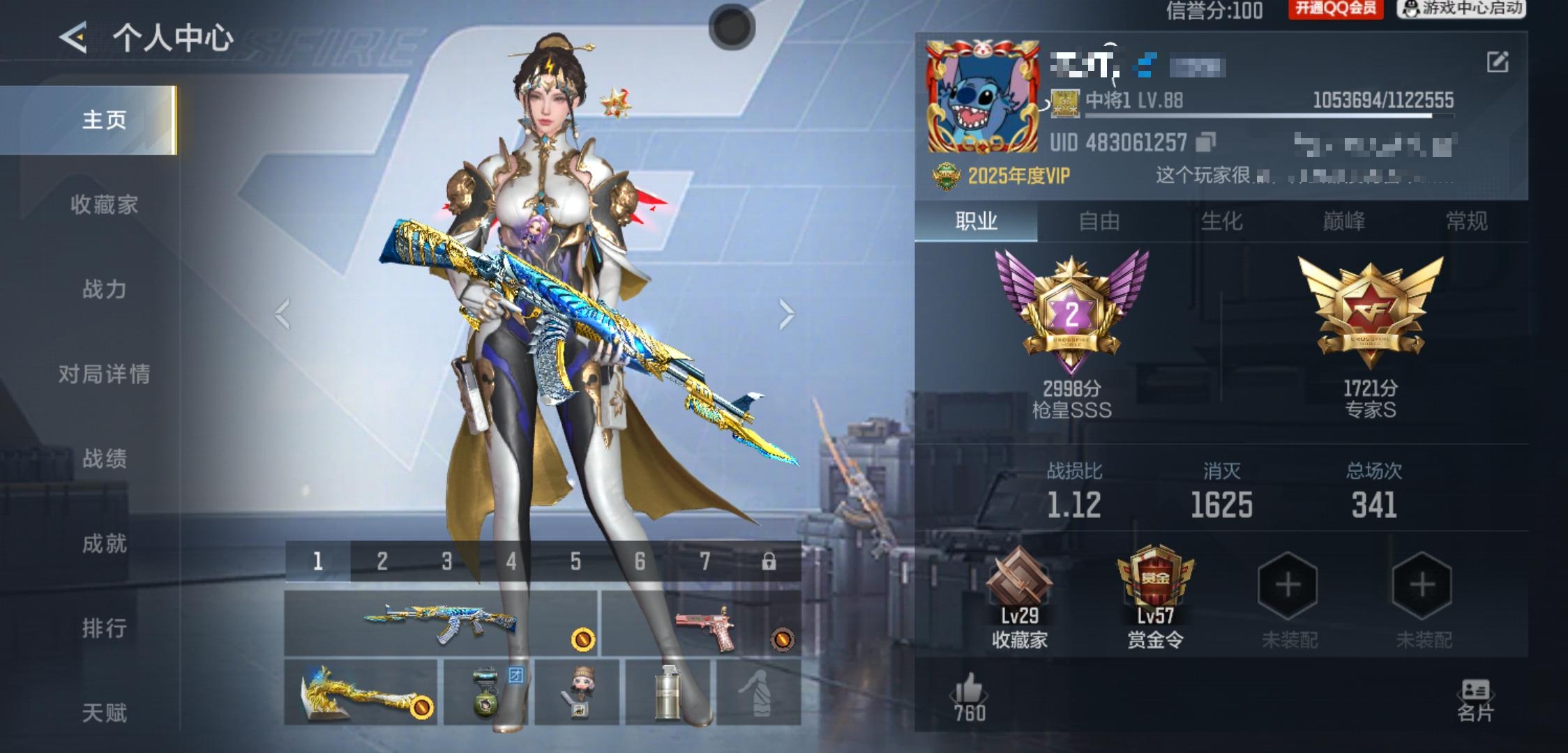1568x753 pixels.
Task: Select loadout slot number 2
Action: pos(382,561)
